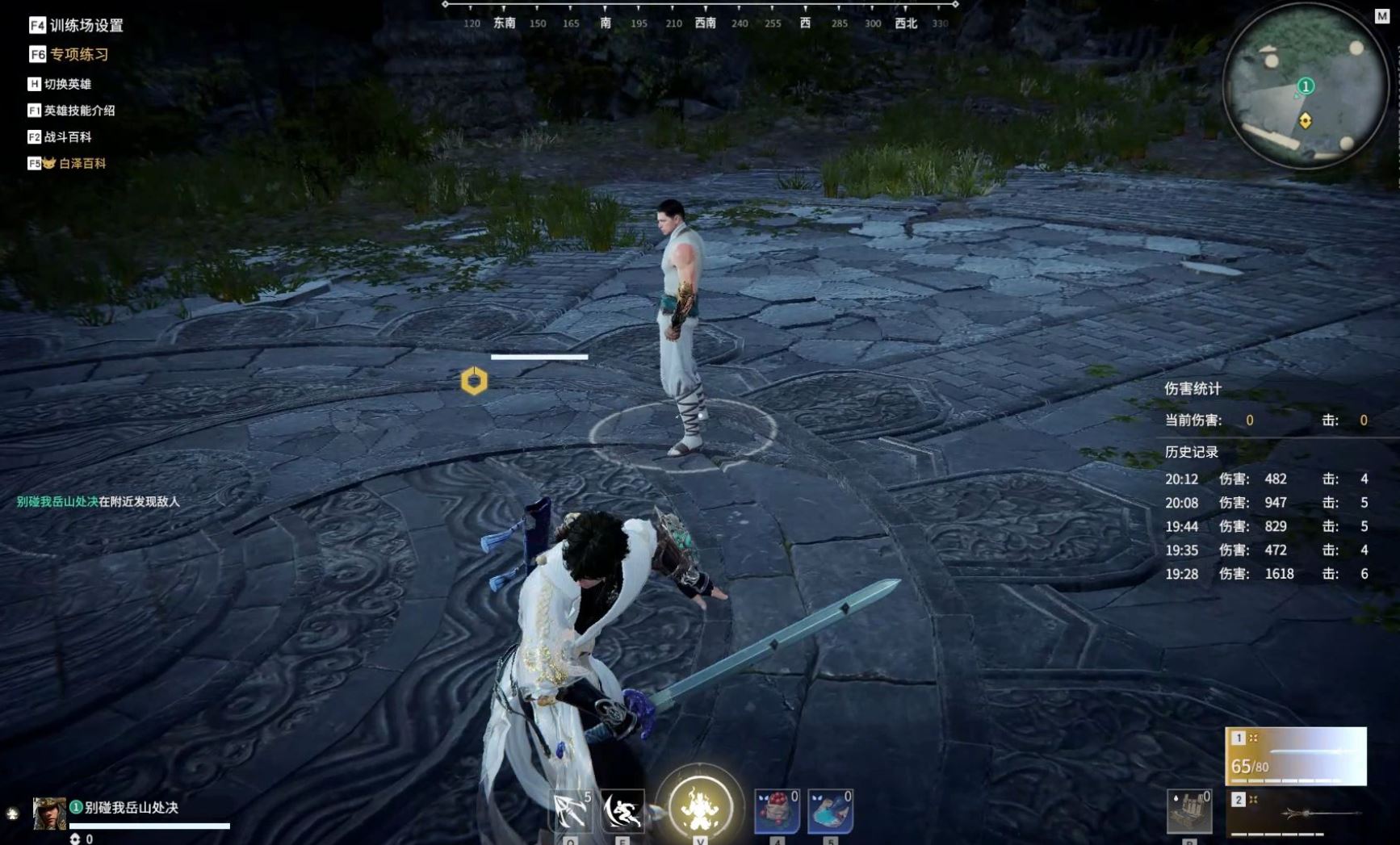Trigger the glowing ultimate skill on V
The height and width of the screenshot is (845, 1400).
701,807
